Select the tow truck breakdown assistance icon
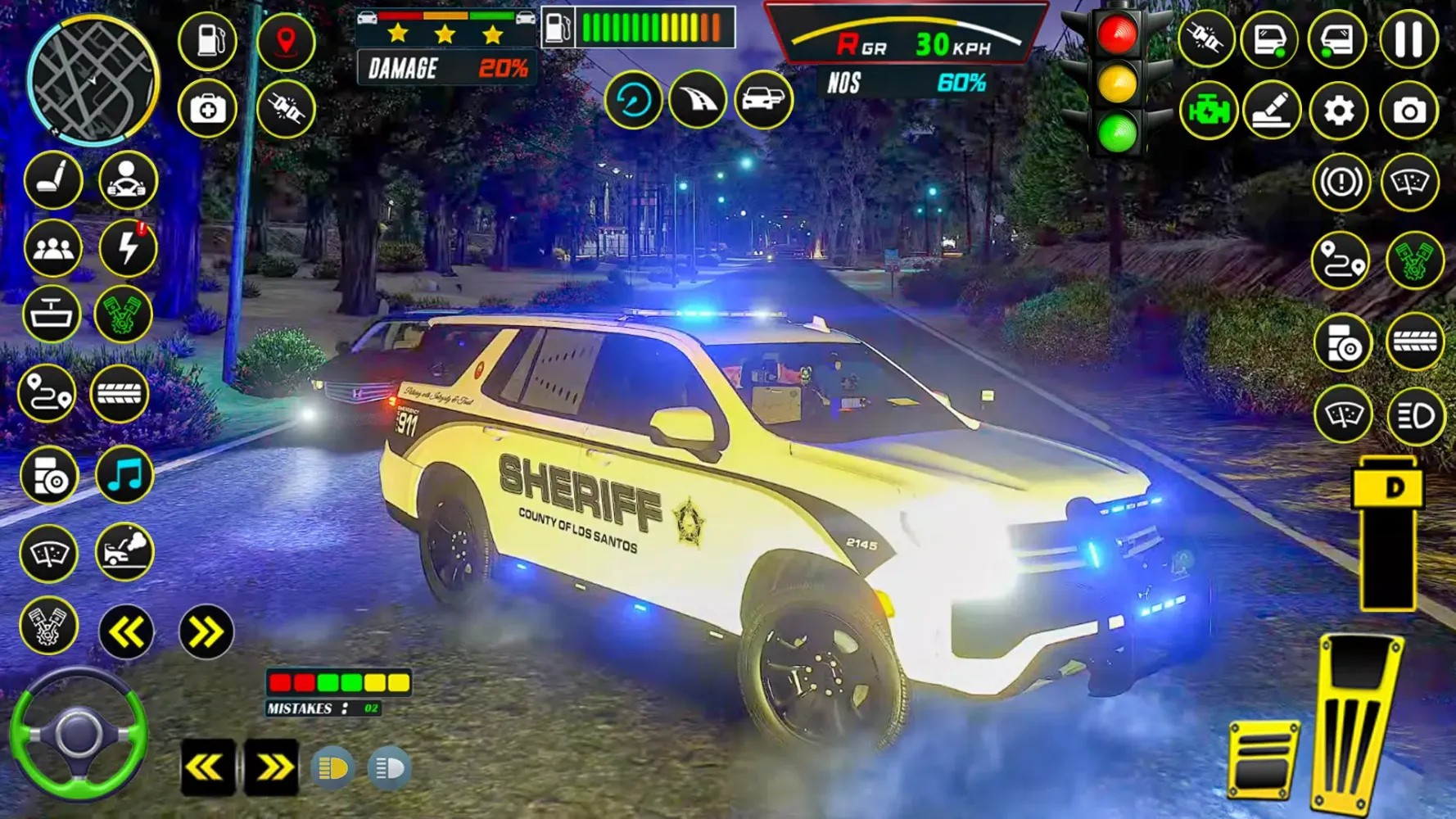Image resolution: width=1456 pixels, height=819 pixels. 123,553
